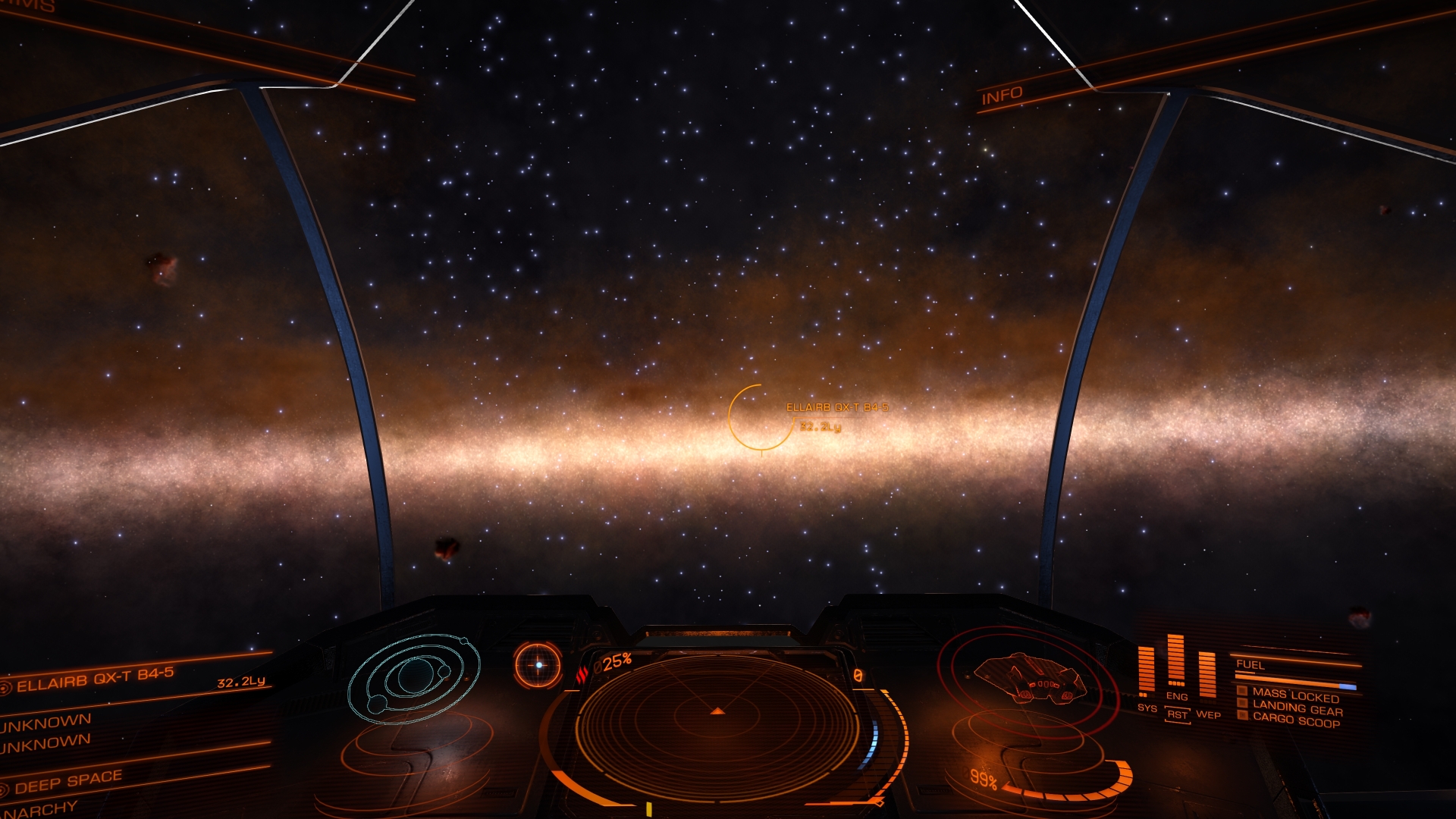This screenshot has width=1456, height=819.
Task: Toggle the Landing Gear indicator
Action: pos(1297,708)
